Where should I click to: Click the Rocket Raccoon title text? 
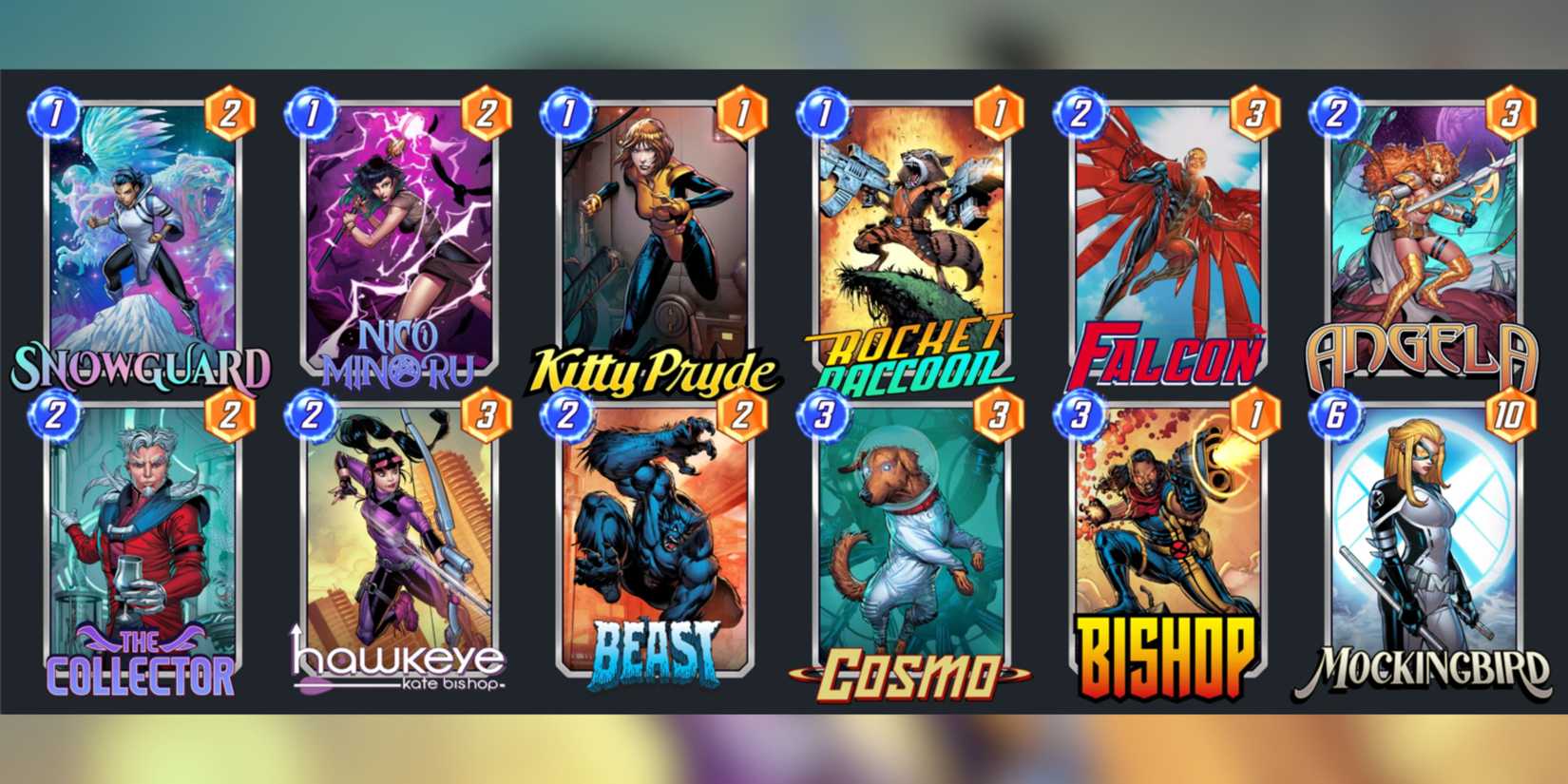coord(903,359)
